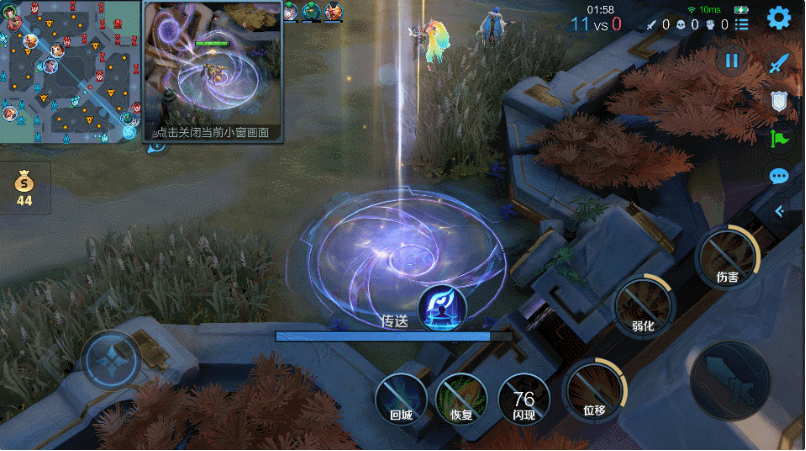The height and width of the screenshot is (451, 806).
Task: Send the blue sword attack signal
Action: (780, 63)
